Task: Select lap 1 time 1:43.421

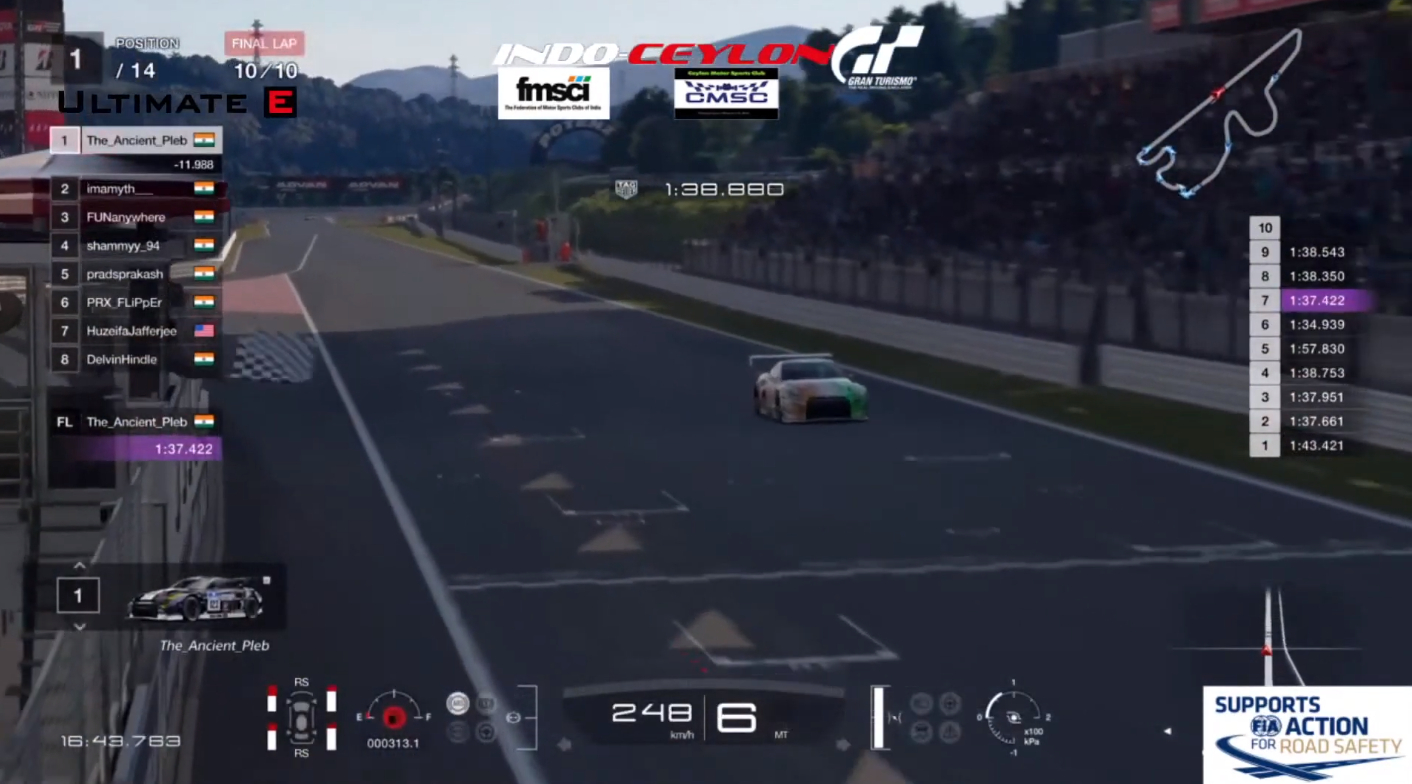Action: pyautogui.click(x=1315, y=446)
